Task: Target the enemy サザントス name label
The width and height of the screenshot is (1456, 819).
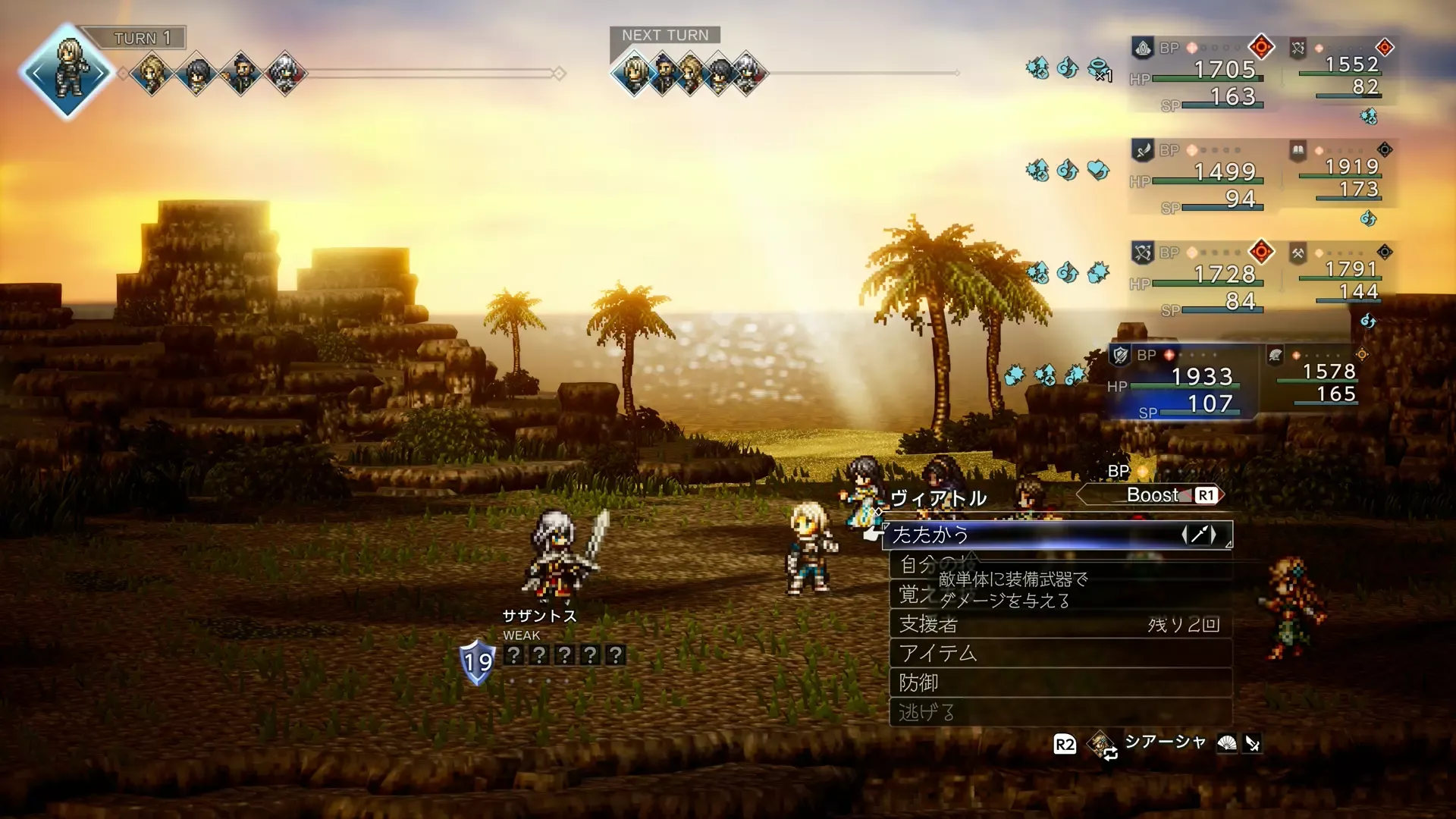Action: [x=539, y=616]
